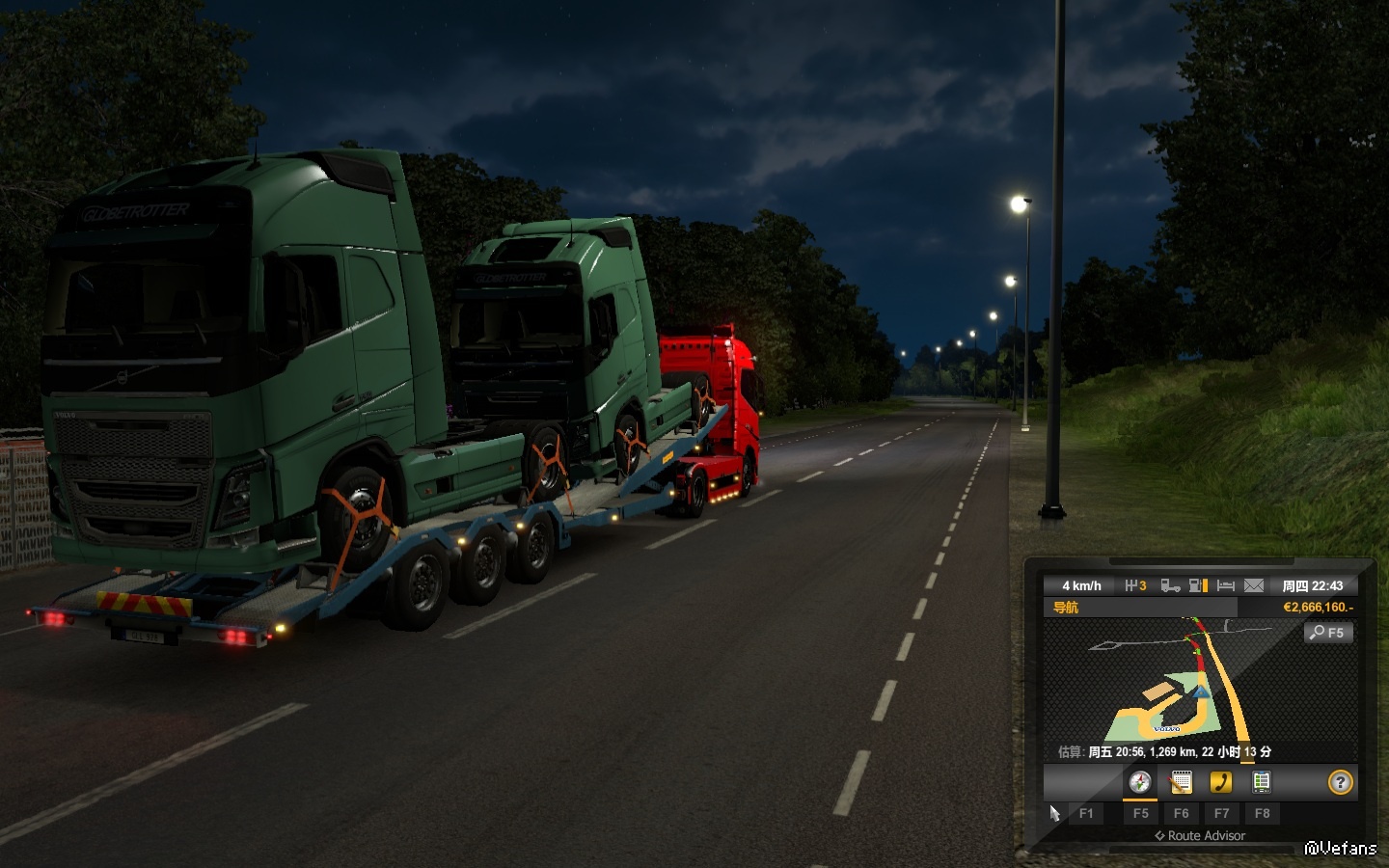Click the magnifier map zoom button
1389x868 pixels.
click(x=1328, y=633)
